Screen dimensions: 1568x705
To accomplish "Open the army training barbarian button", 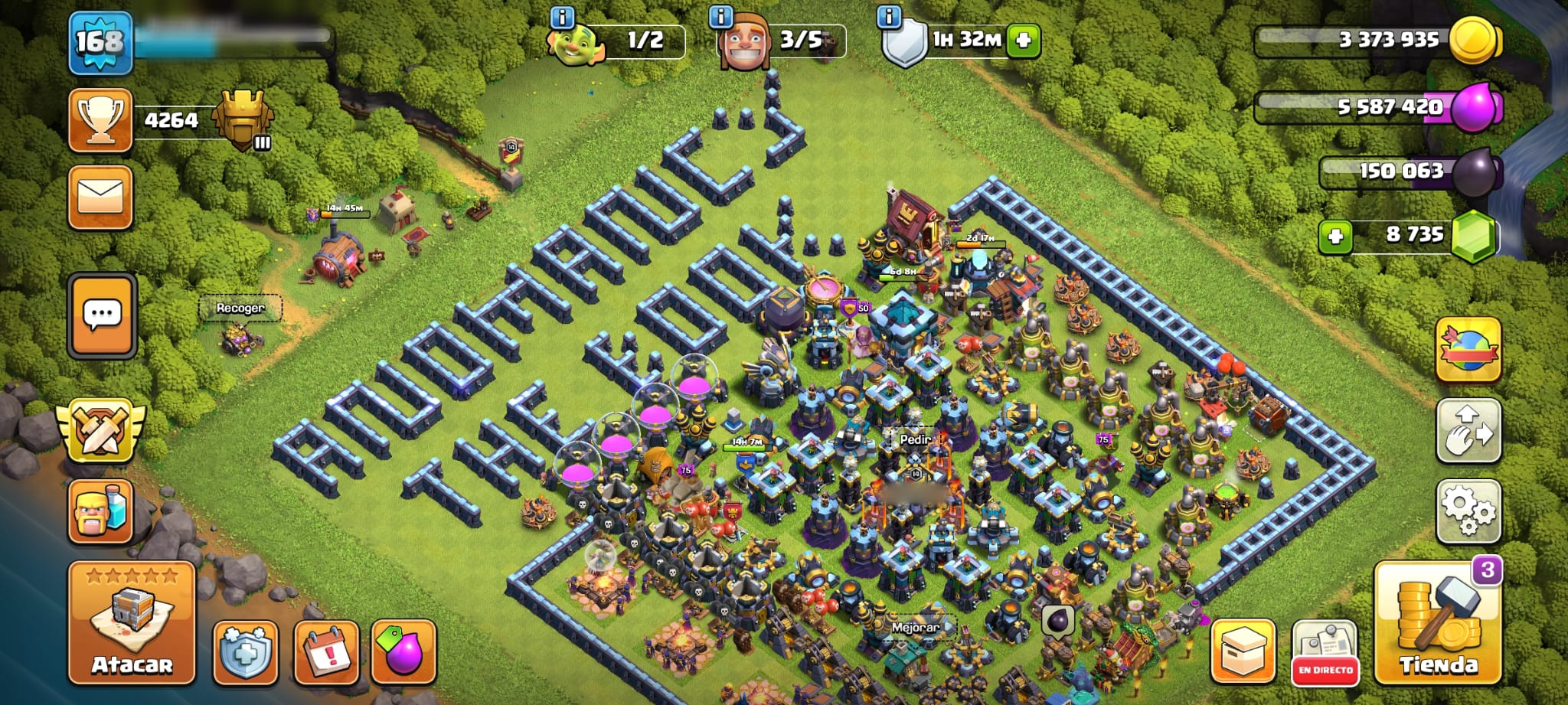I will point(100,511).
